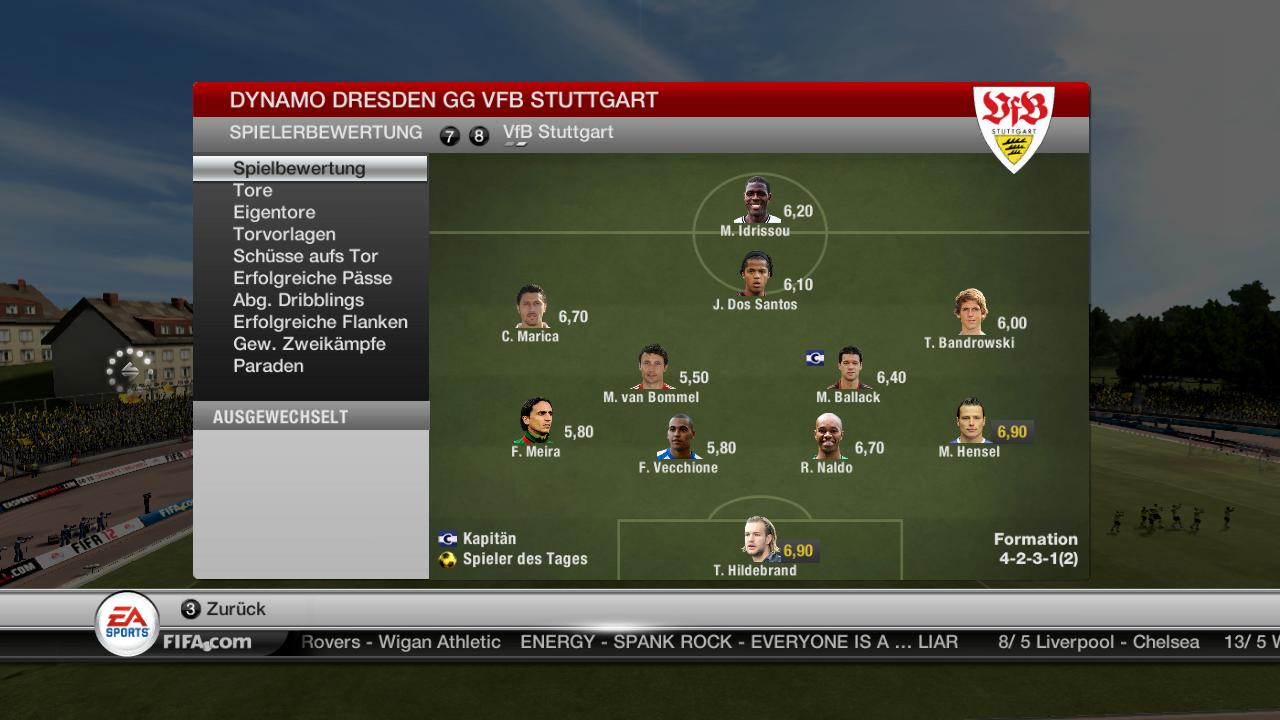Open Gew. Zweikämpfe stat

(x=309, y=344)
